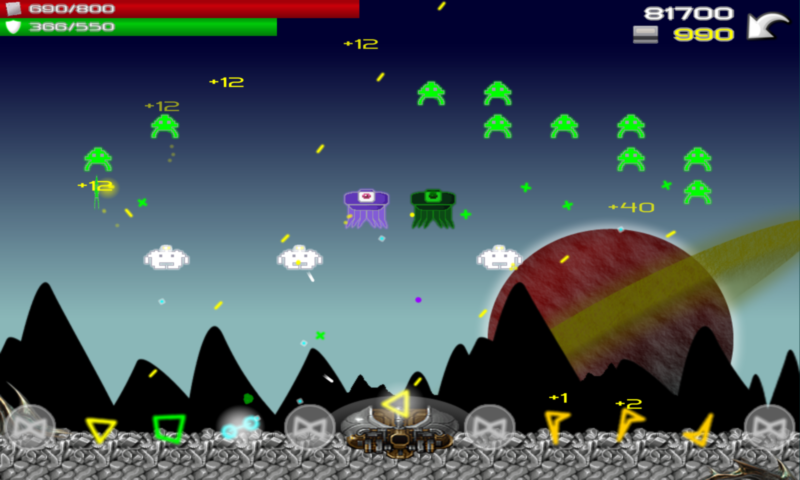The width and height of the screenshot is (800, 480).
Task: Tap the white back arrow button
Action: pyautogui.click(x=767, y=25)
